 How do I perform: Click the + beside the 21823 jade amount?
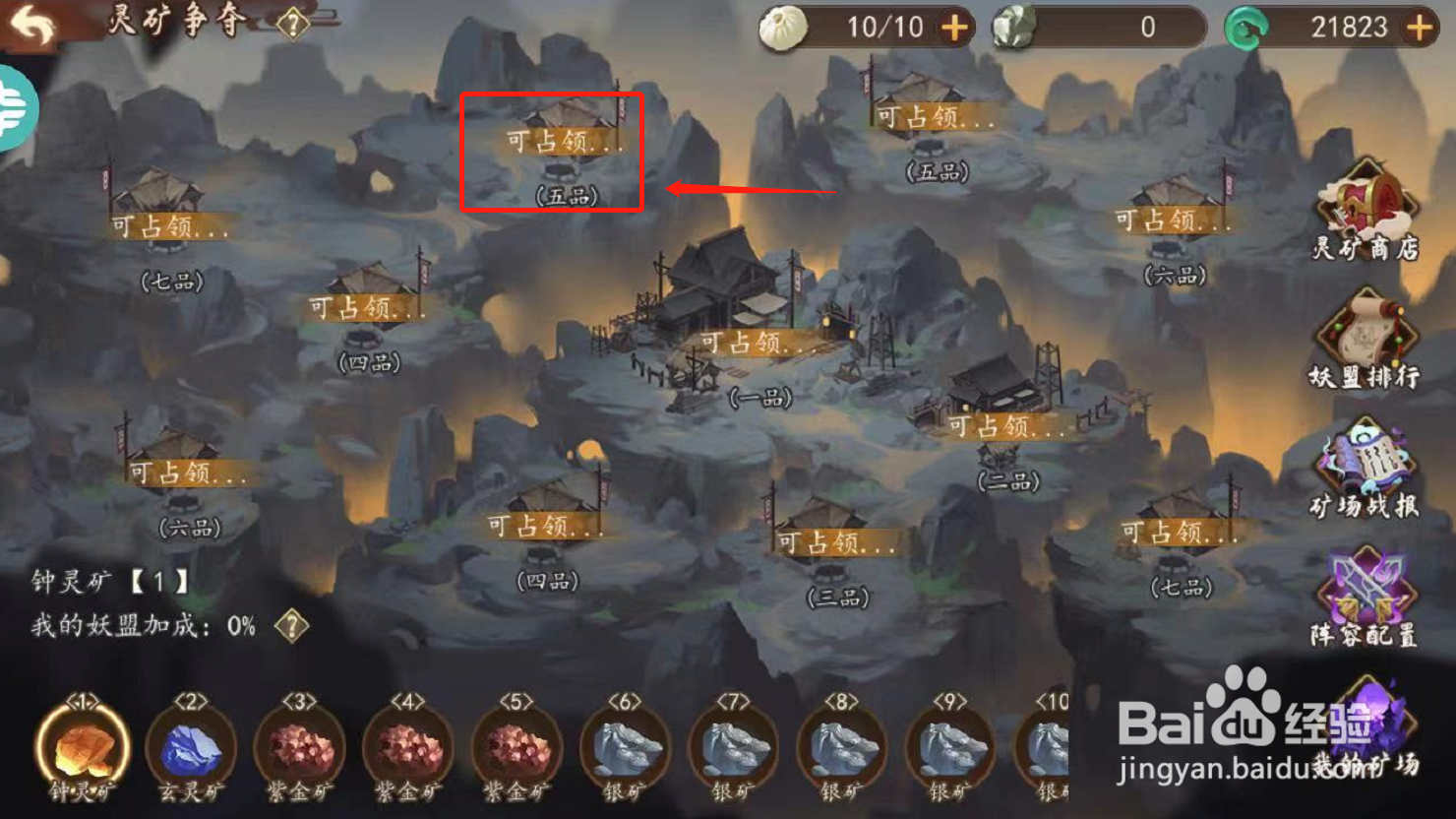pyautogui.click(x=1420, y=27)
